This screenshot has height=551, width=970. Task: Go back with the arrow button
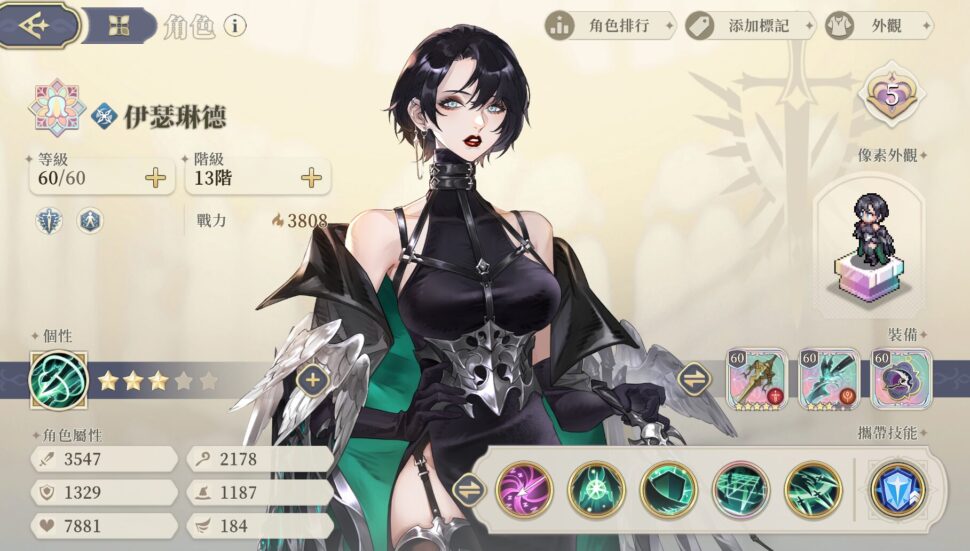pyautogui.click(x=38, y=24)
